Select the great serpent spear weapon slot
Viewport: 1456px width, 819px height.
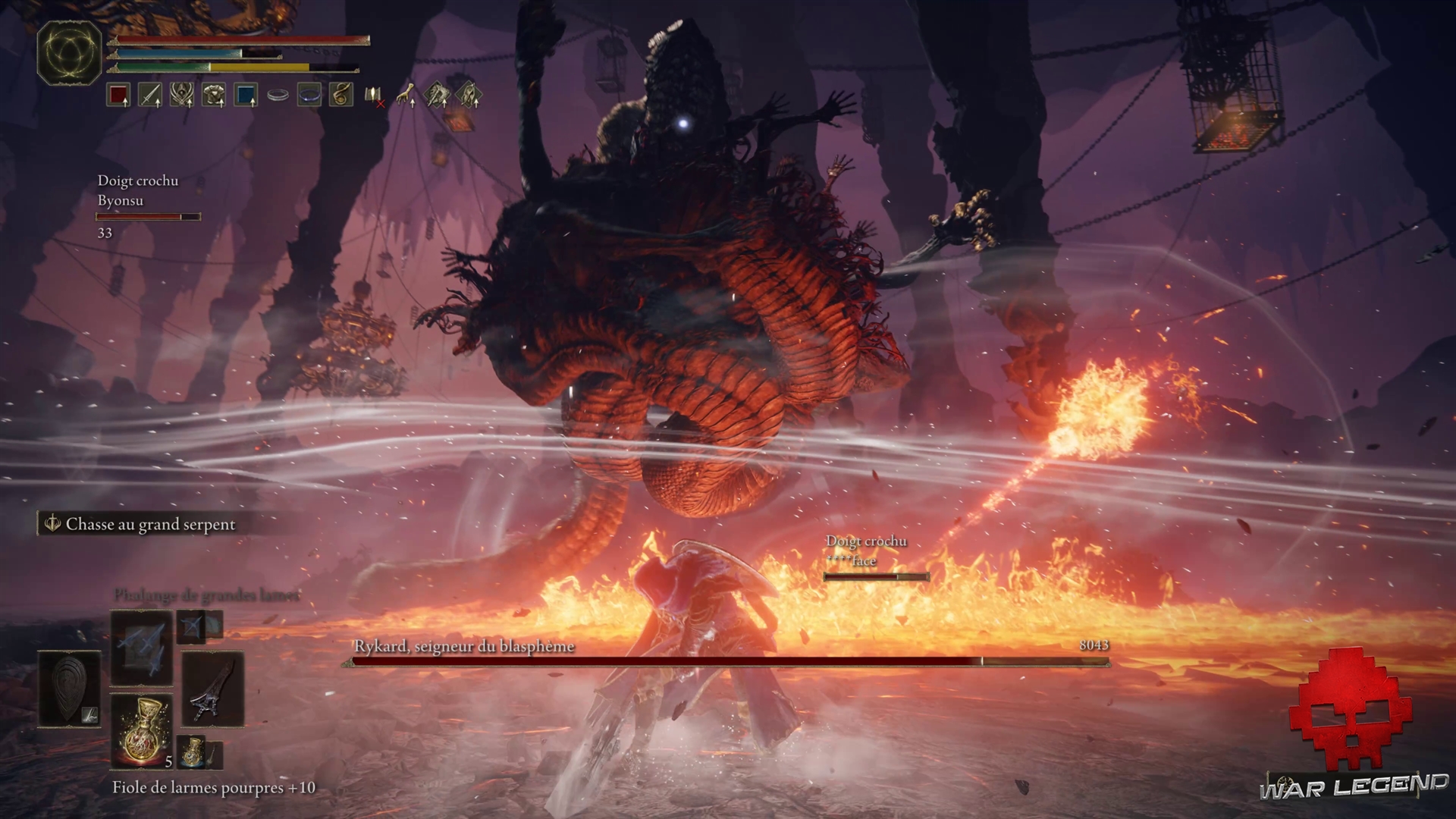[212, 689]
